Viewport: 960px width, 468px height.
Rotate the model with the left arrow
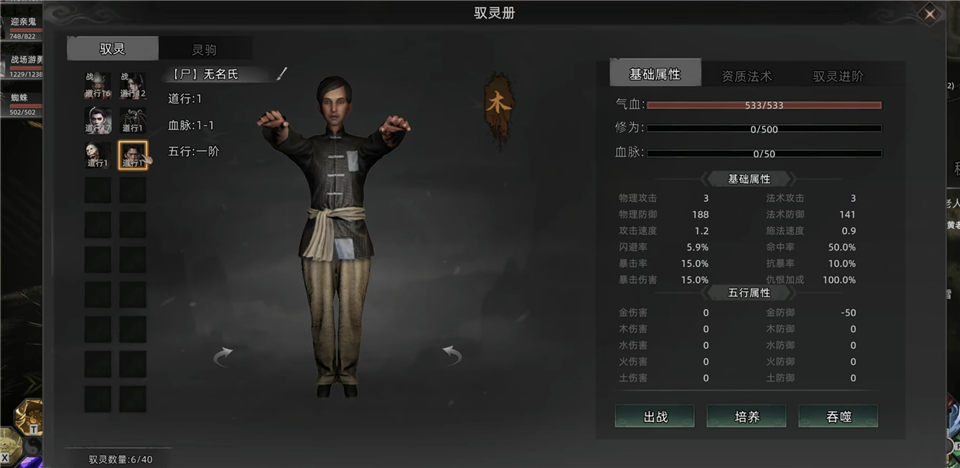[223, 355]
